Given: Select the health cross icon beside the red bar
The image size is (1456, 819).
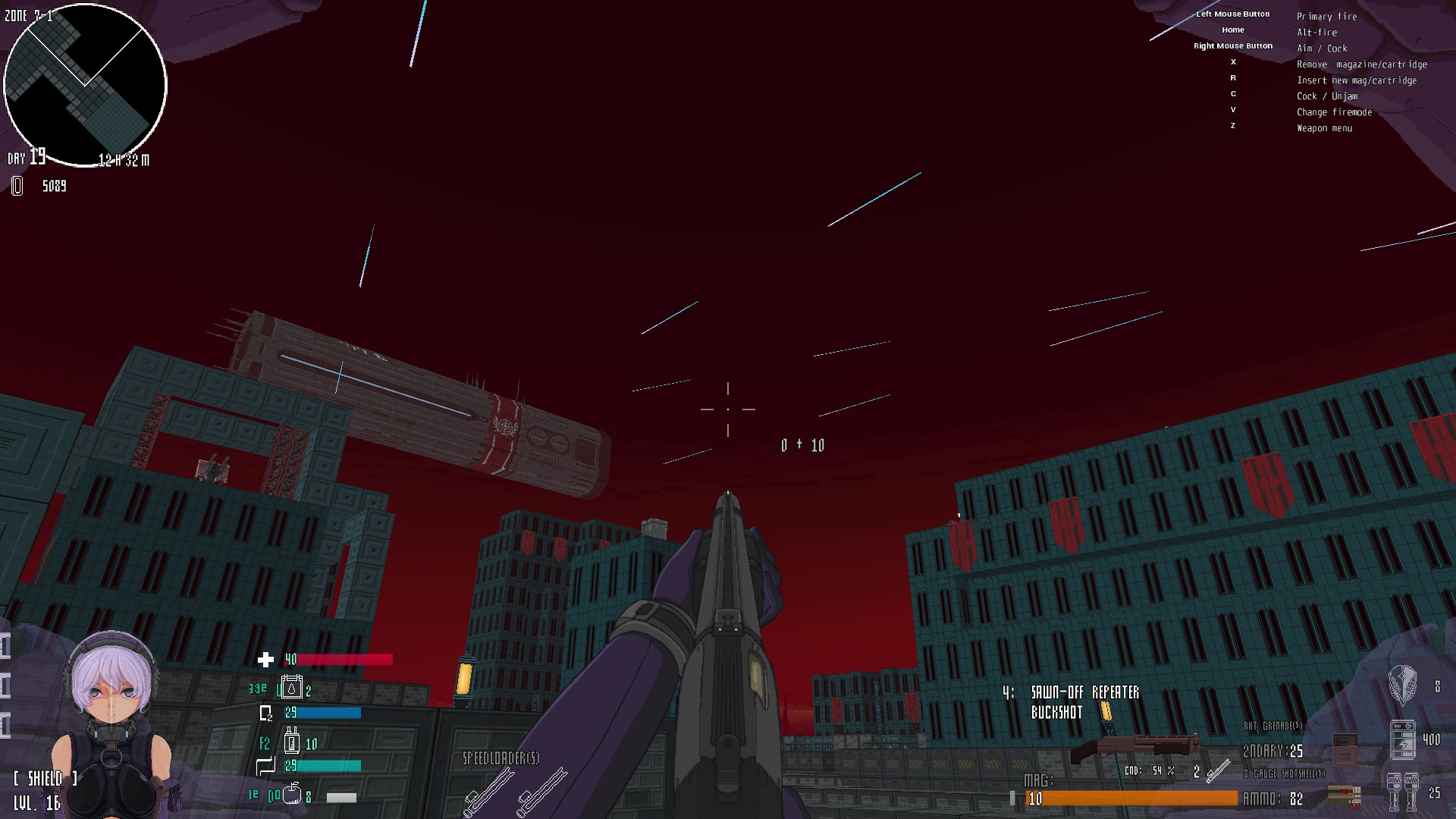Looking at the screenshot, I should tap(265, 659).
